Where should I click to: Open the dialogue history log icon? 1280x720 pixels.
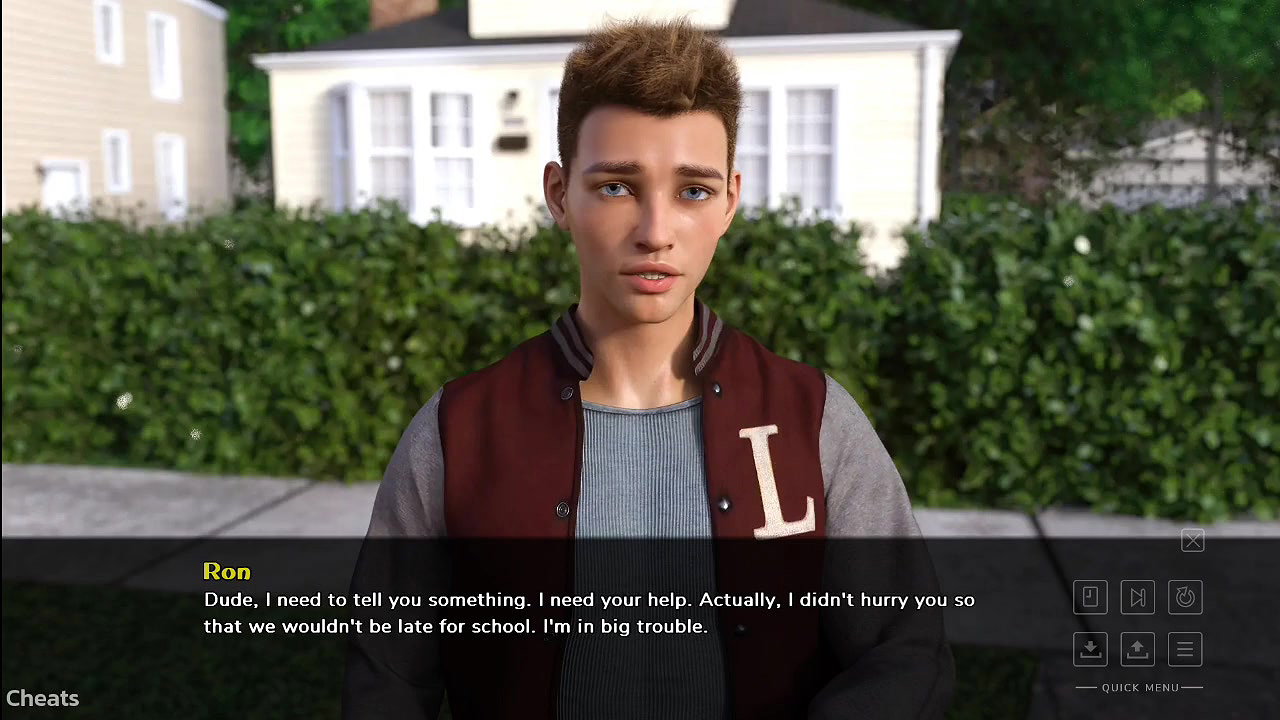pos(1090,597)
